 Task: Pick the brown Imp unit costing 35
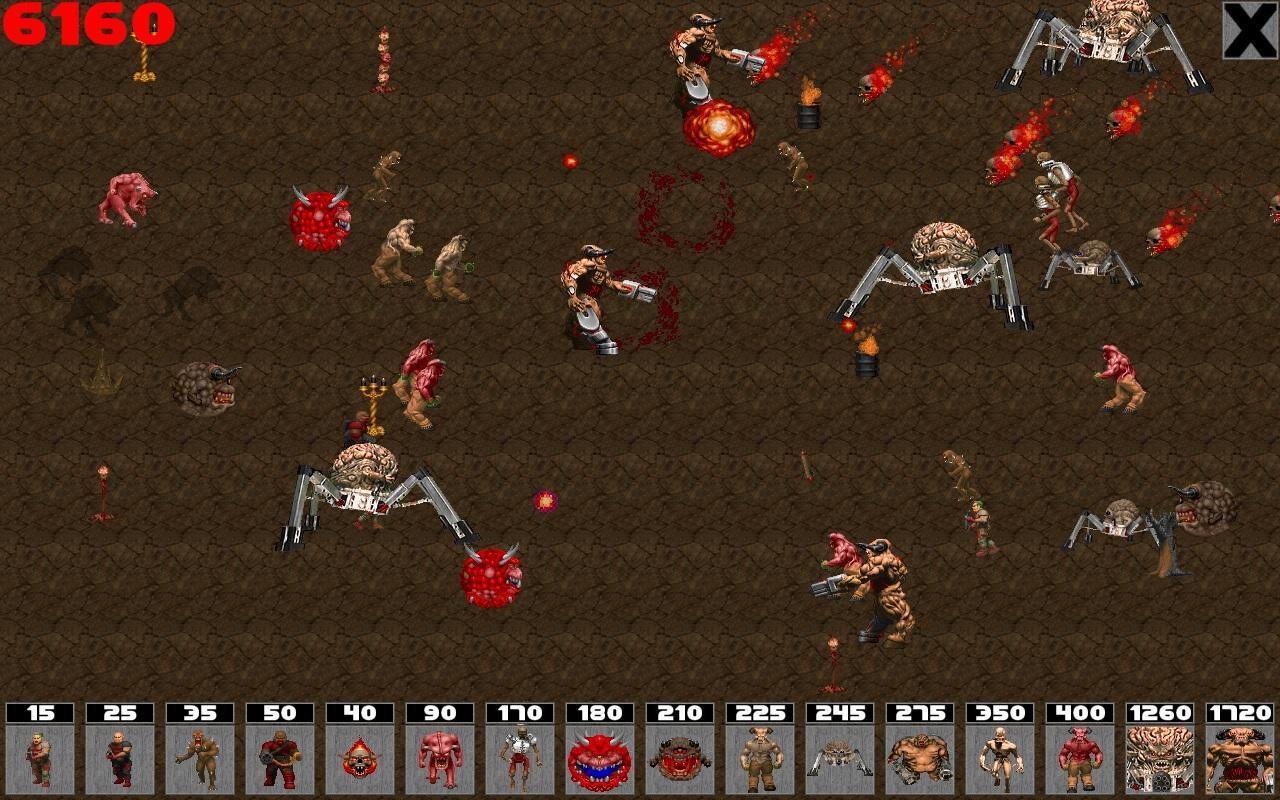200,758
